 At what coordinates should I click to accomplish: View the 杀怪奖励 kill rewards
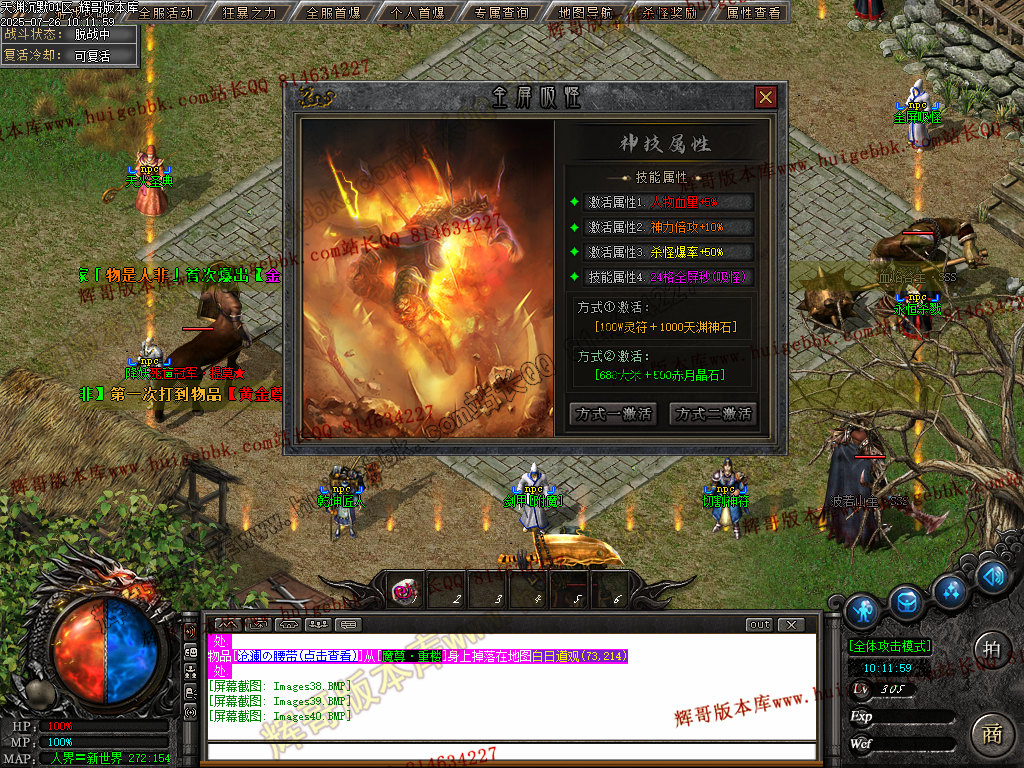669,13
